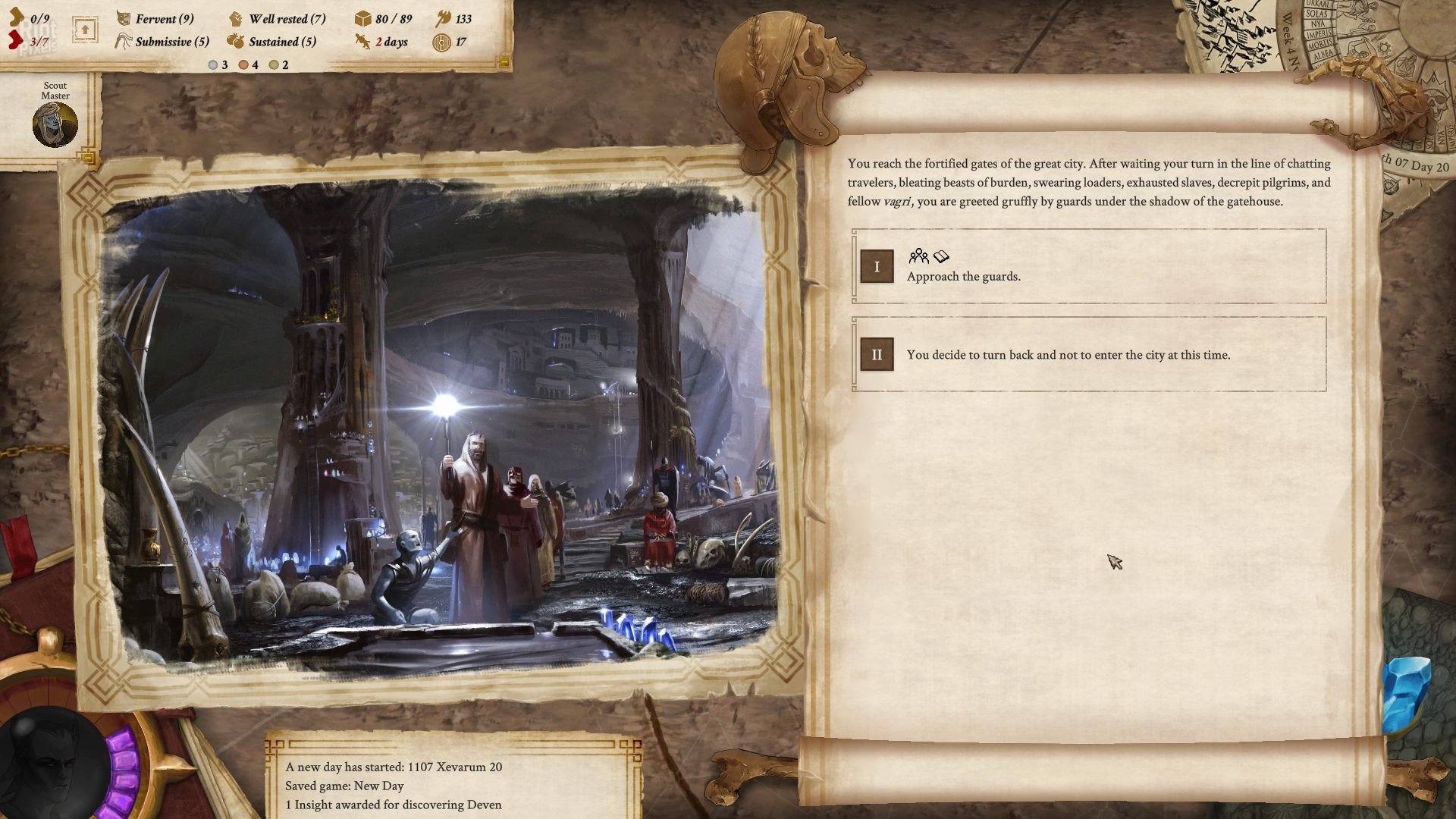The image size is (1456, 819).
Task: Toggle the green crew marker showing 2
Action: [273, 64]
